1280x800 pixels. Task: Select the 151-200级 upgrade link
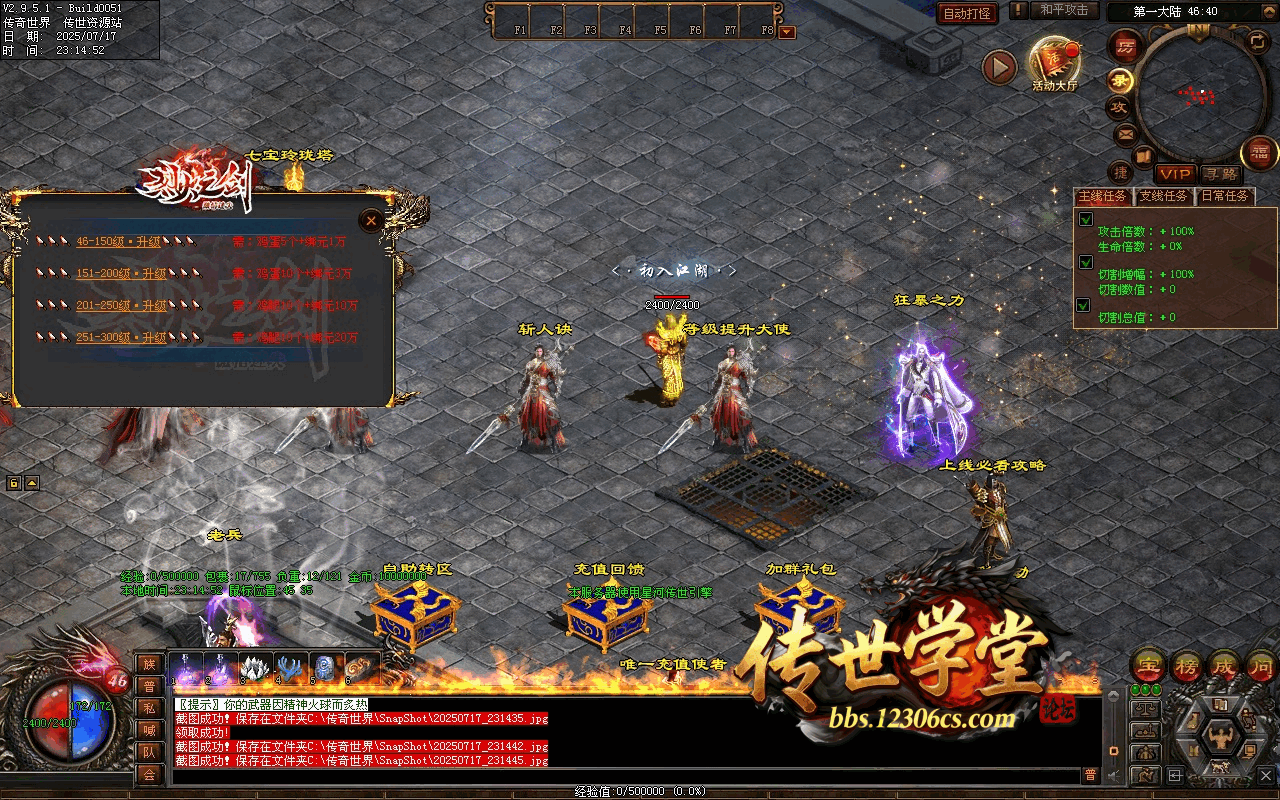coord(121,273)
